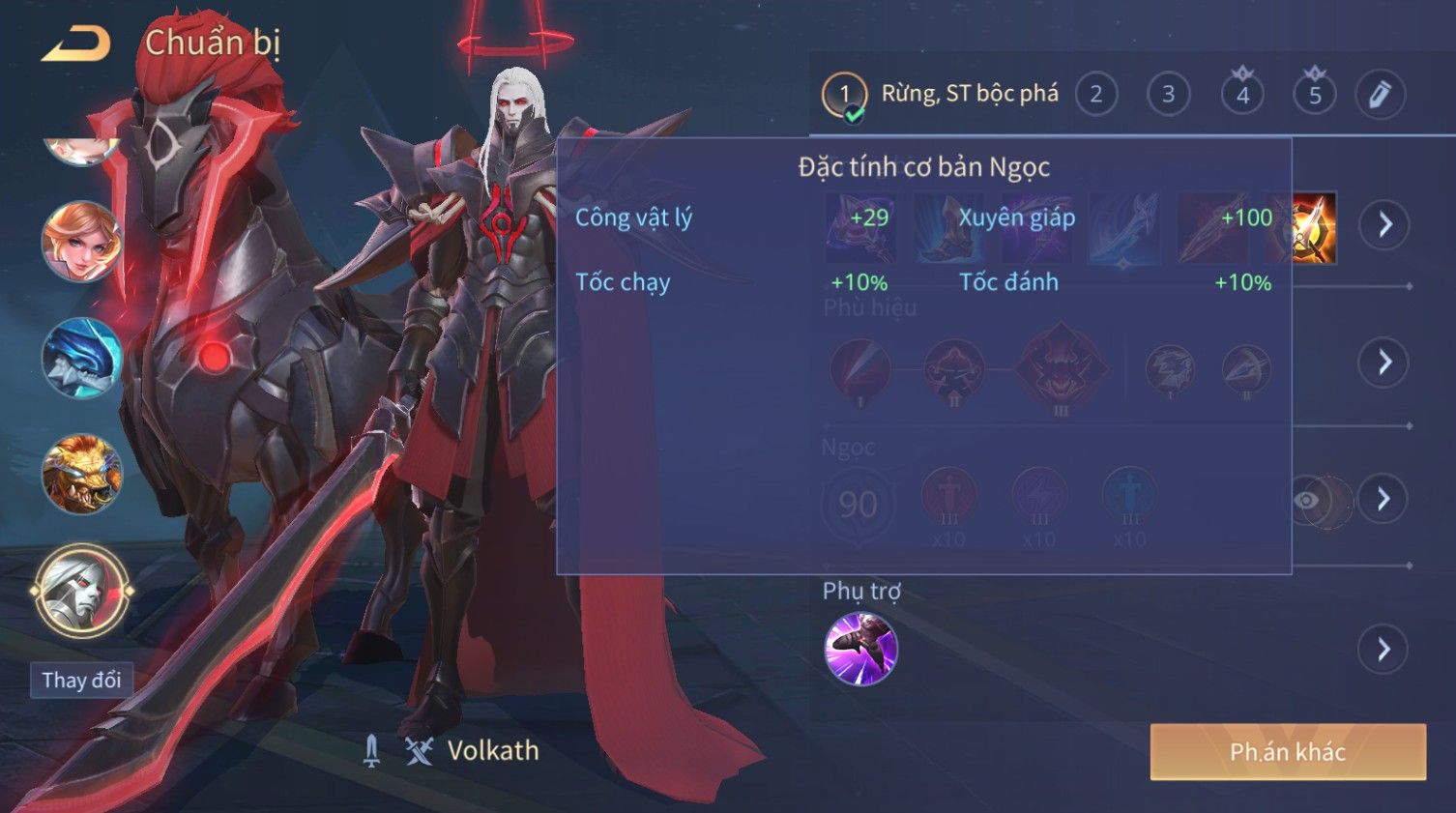The height and width of the screenshot is (813, 1456).
Task: Choose the blue armored hero portrait
Action: click(81, 358)
